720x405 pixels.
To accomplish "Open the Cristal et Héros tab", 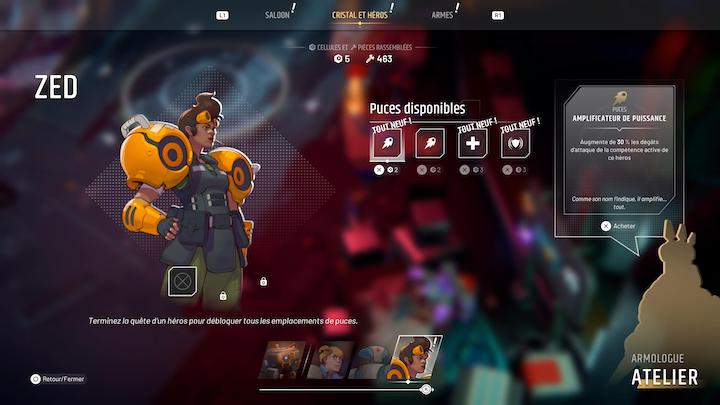I will (359, 15).
